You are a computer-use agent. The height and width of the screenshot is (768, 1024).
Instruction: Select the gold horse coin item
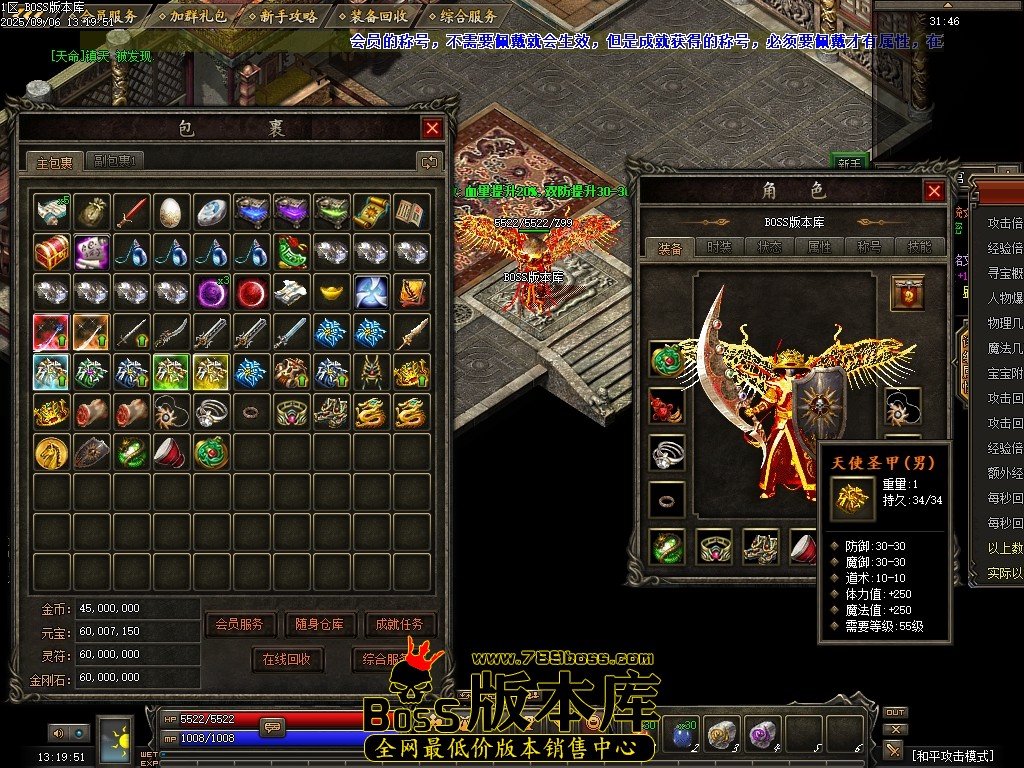pyautogui.click(x=52, y=451)
